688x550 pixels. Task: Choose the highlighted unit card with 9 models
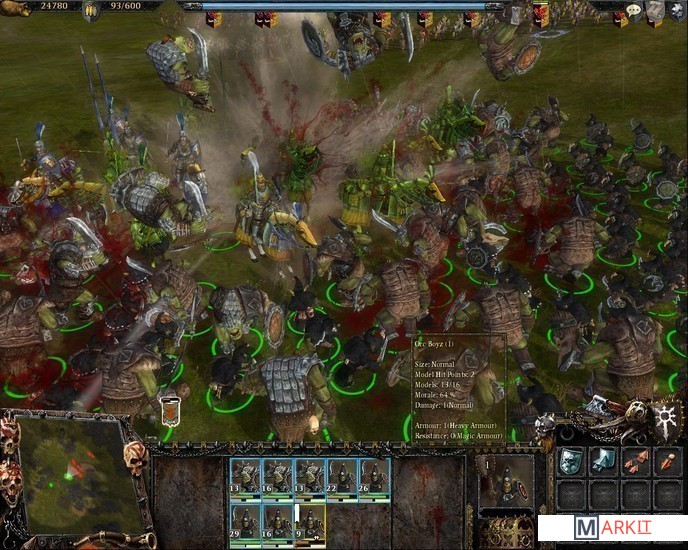[310, 521]
